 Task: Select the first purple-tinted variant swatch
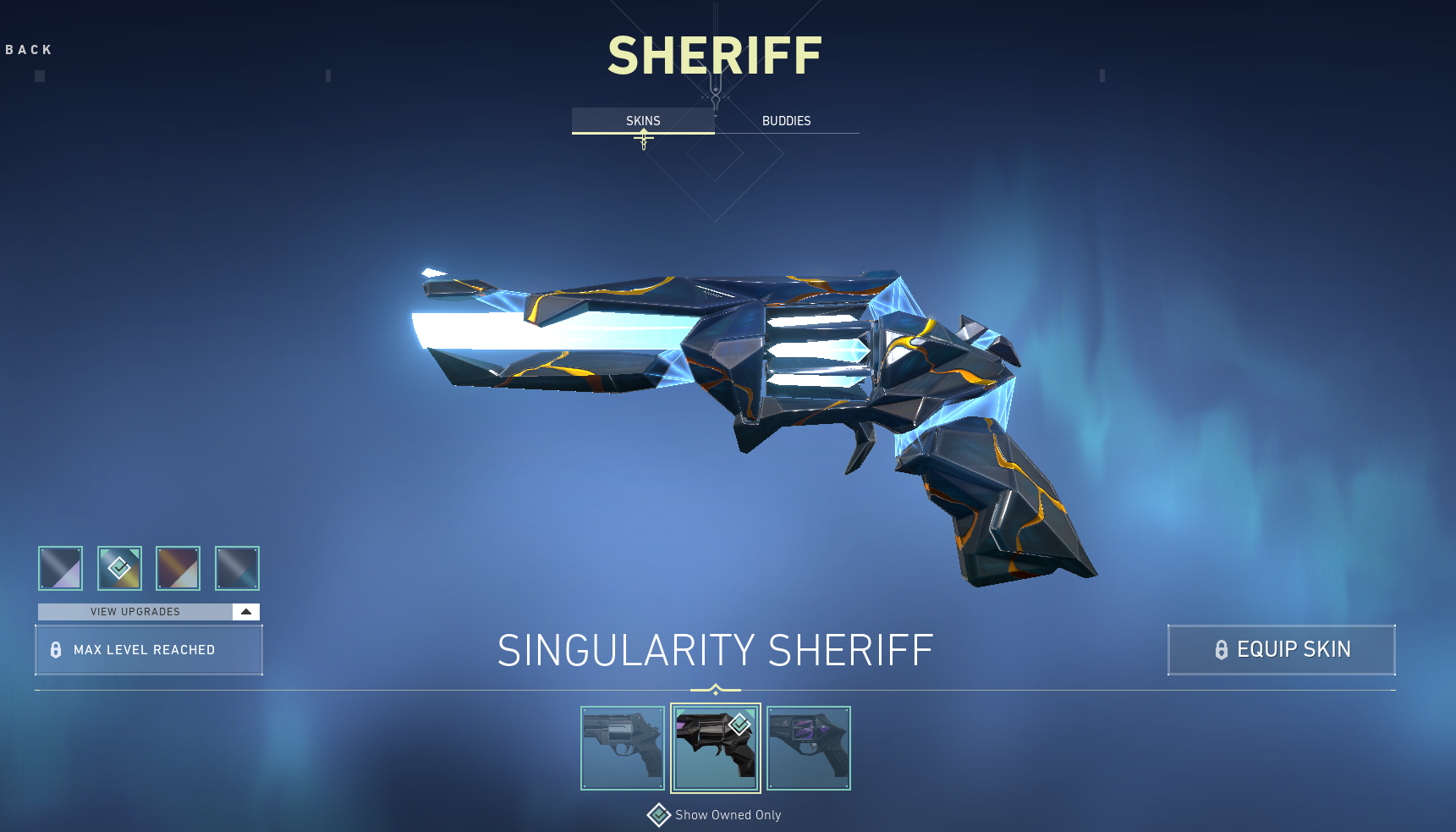coord(59,568)
